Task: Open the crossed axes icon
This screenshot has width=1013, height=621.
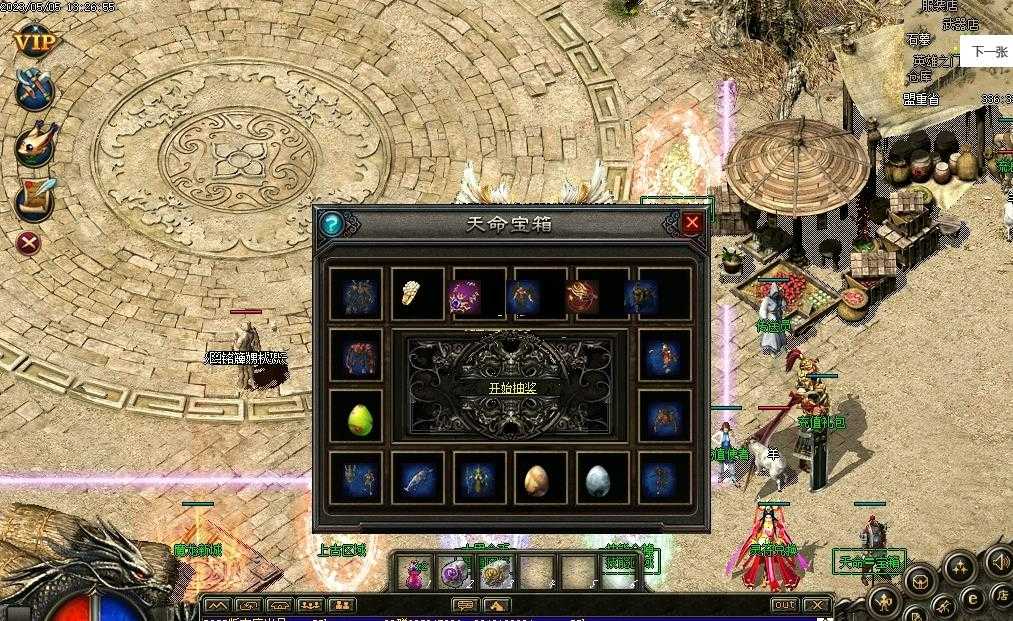Action: coord(33,93)
